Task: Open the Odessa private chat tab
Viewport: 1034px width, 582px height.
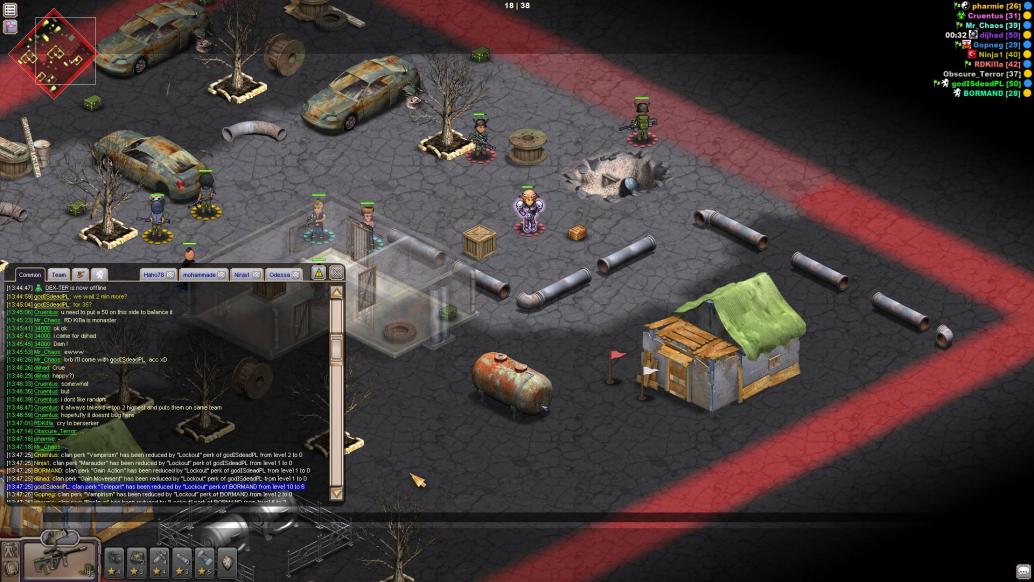Action: [x=279, y=274]
